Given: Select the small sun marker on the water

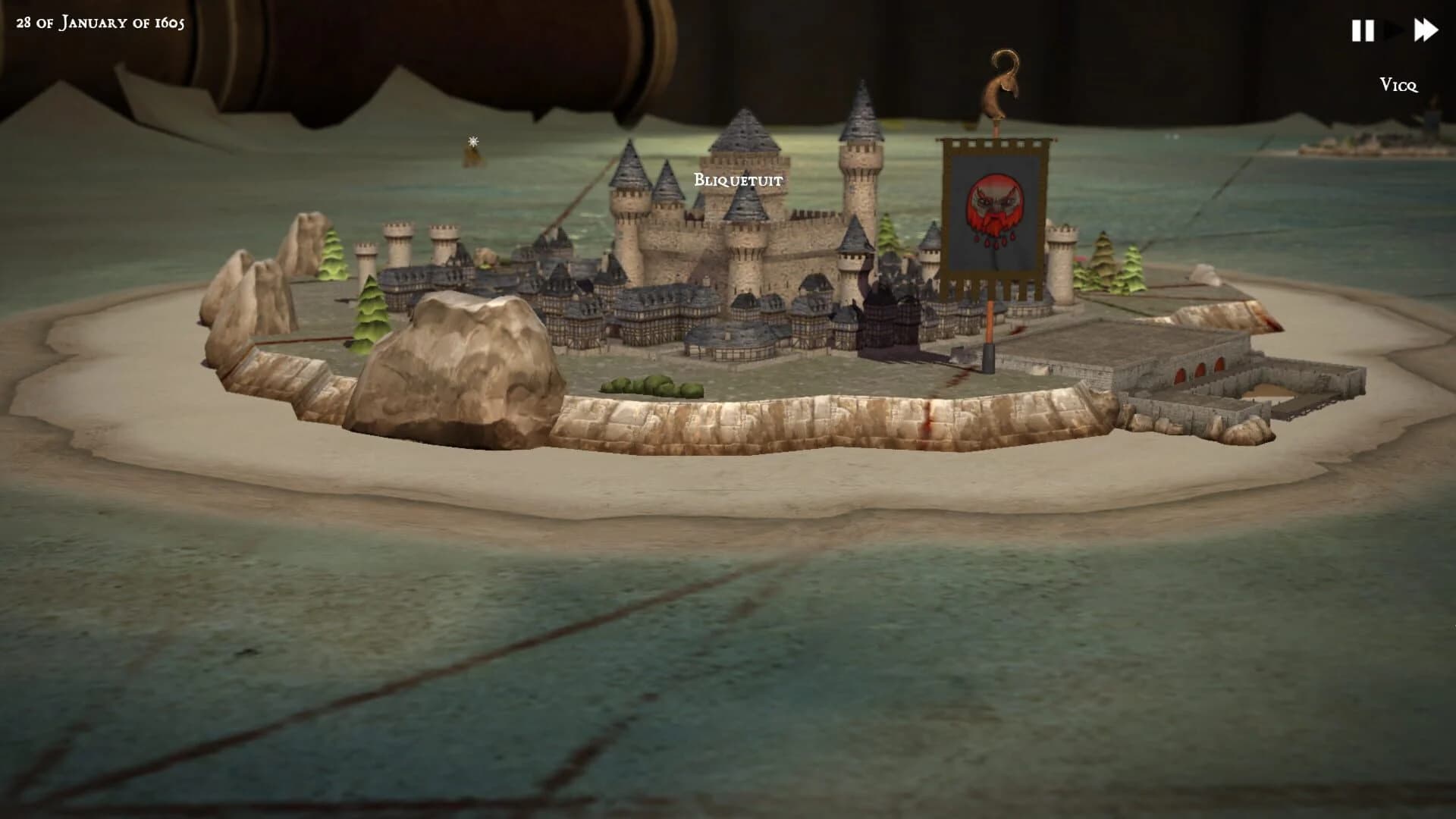Looking at the screenshot, I should coord(472,141).
